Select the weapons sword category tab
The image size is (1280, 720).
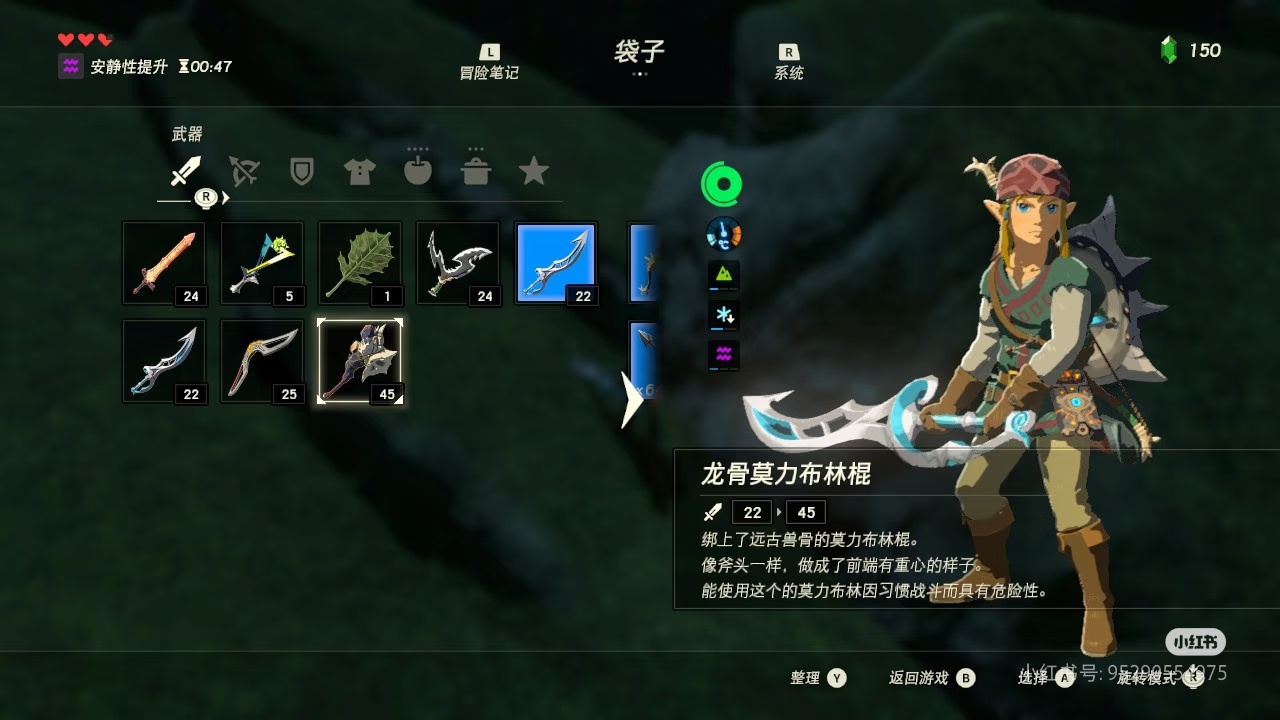[x=185, y=172]
